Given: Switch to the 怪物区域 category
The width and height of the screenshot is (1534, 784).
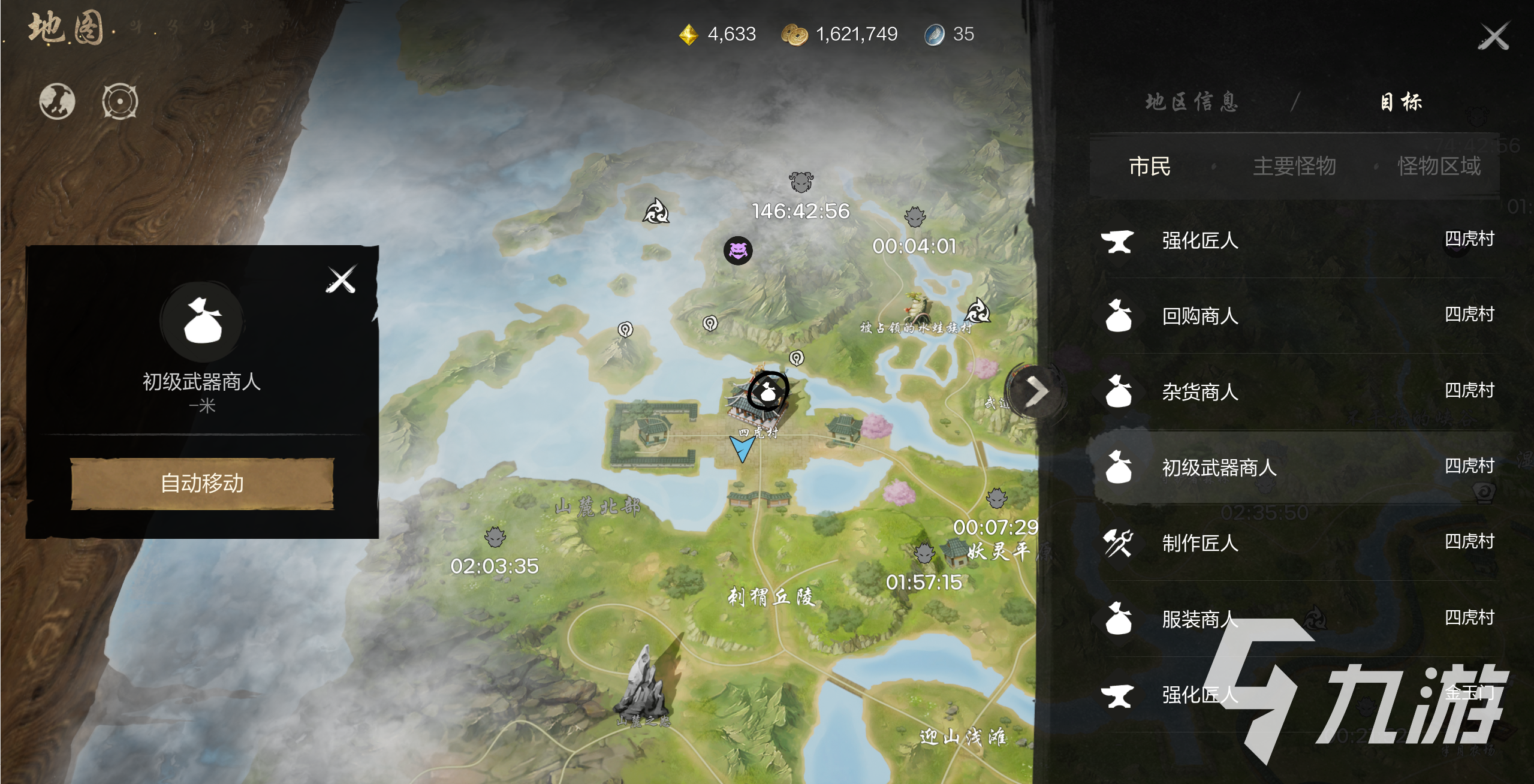Looking at the screenshot, I should pos(1439,167).
